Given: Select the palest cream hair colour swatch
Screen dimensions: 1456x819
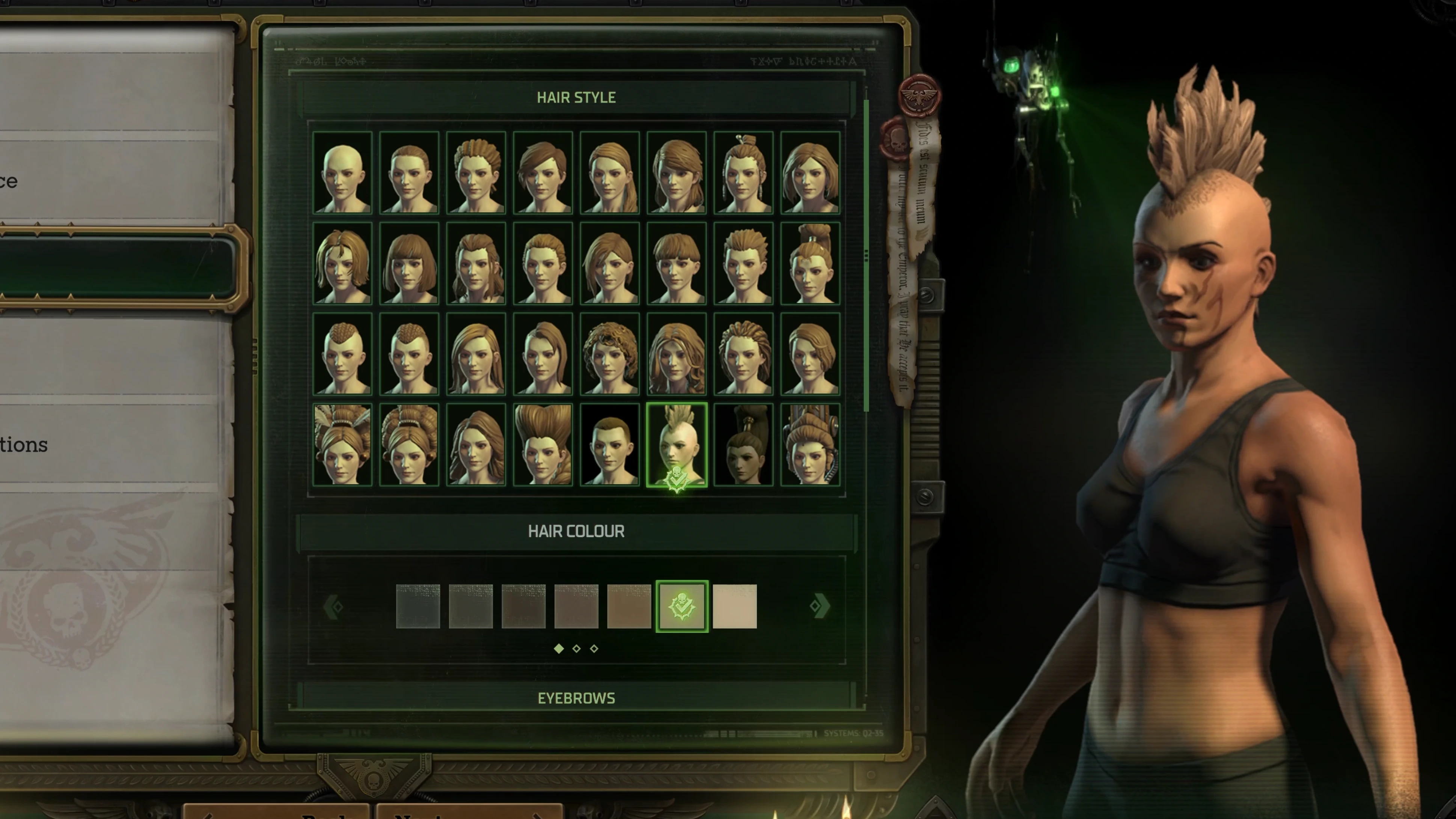Looking at the screenshot, I should [x=734, y=606].
